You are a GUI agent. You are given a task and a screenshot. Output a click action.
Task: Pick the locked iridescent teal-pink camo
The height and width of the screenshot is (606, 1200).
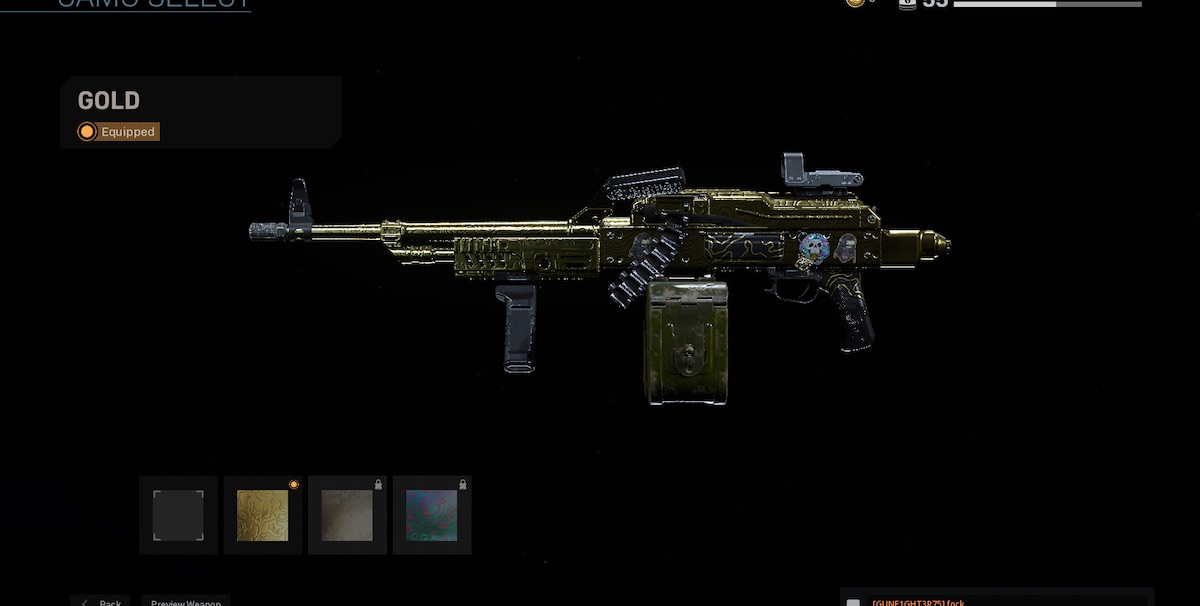tap(431, 515)
